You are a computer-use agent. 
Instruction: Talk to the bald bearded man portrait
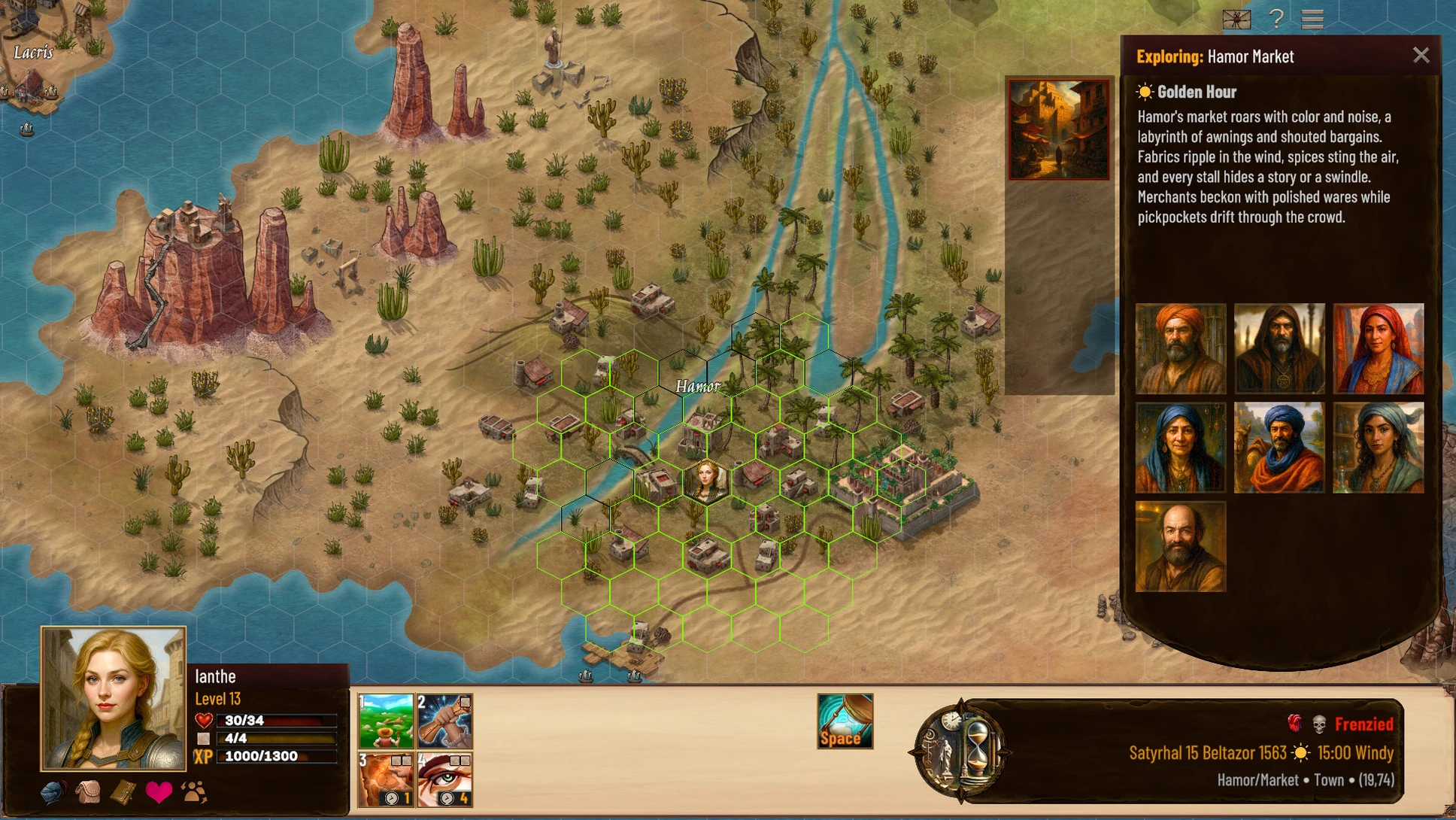[1180, 547]
